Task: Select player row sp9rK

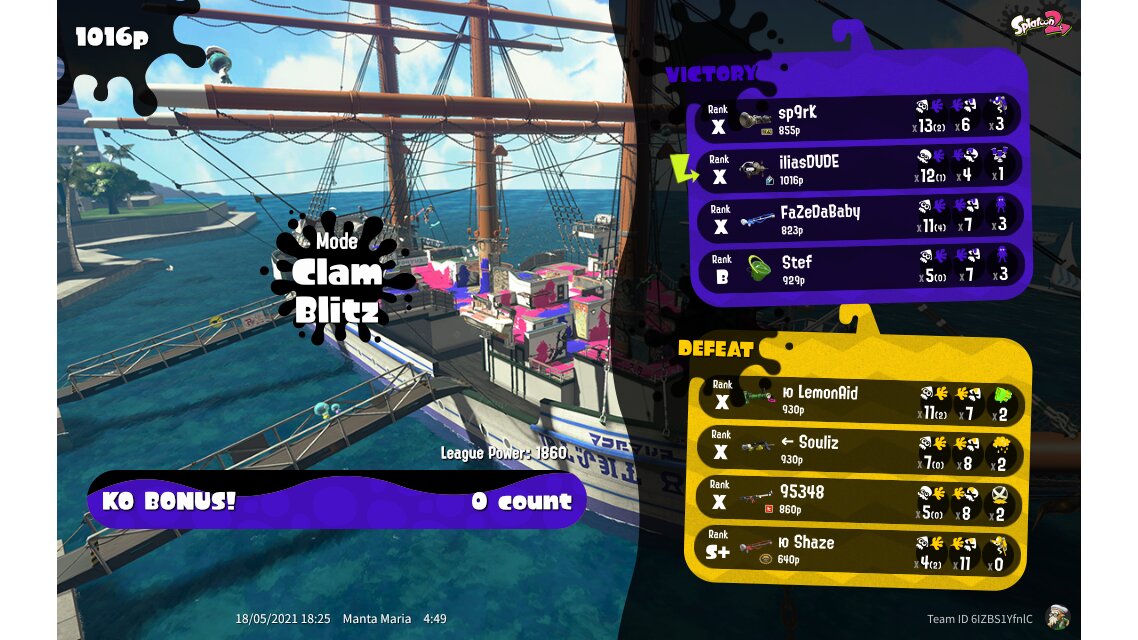Action: 858,119
